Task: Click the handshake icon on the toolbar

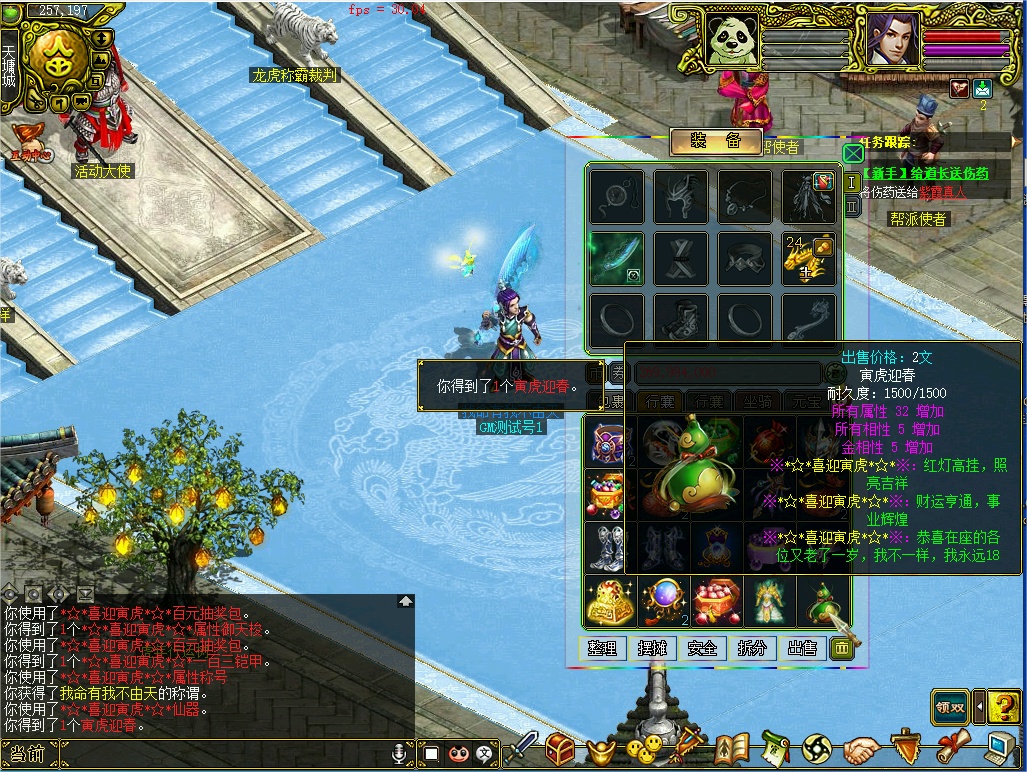Action: point(861,748)
